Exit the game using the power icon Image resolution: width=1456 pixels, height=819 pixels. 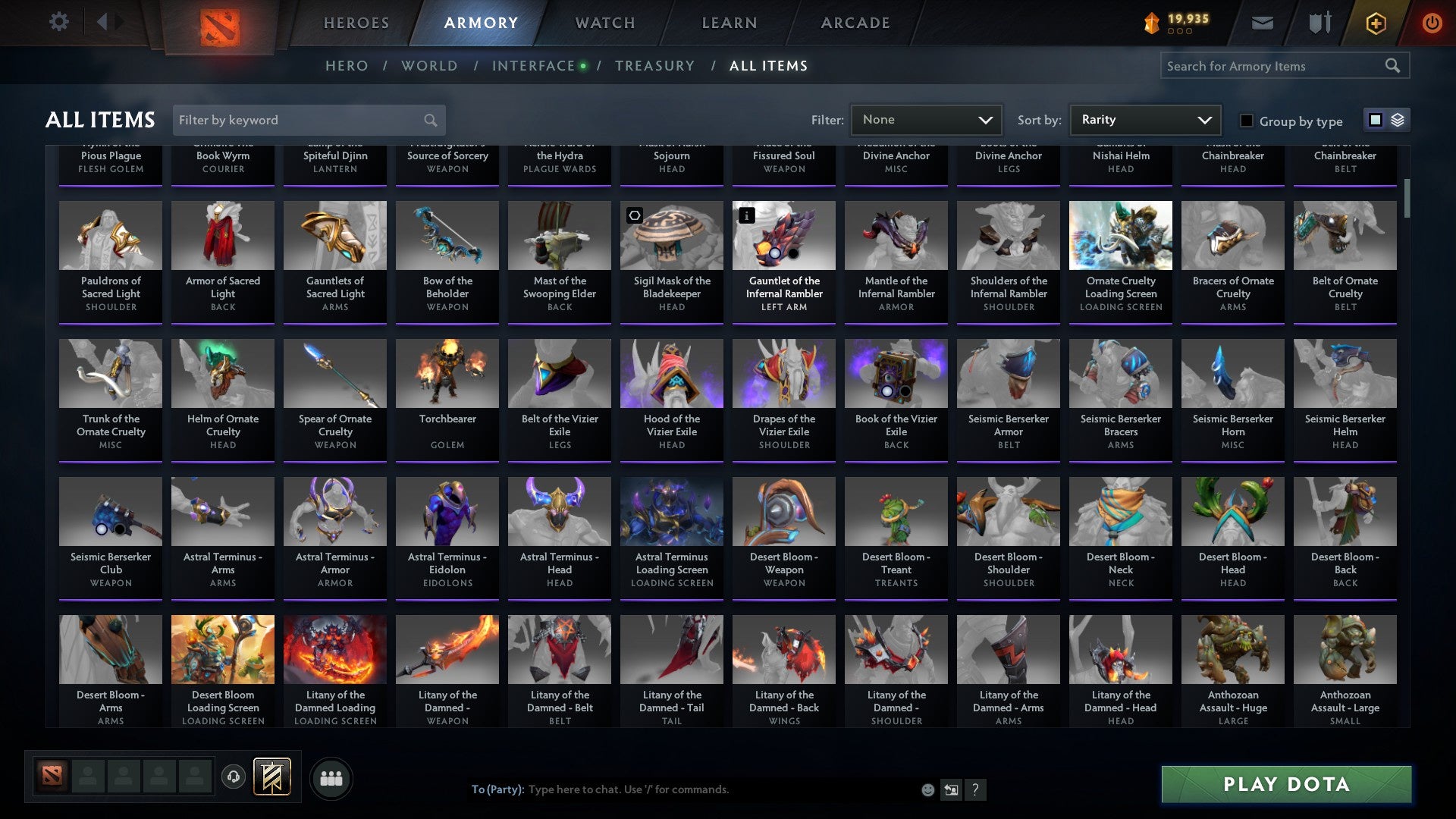coord(1432,23)
